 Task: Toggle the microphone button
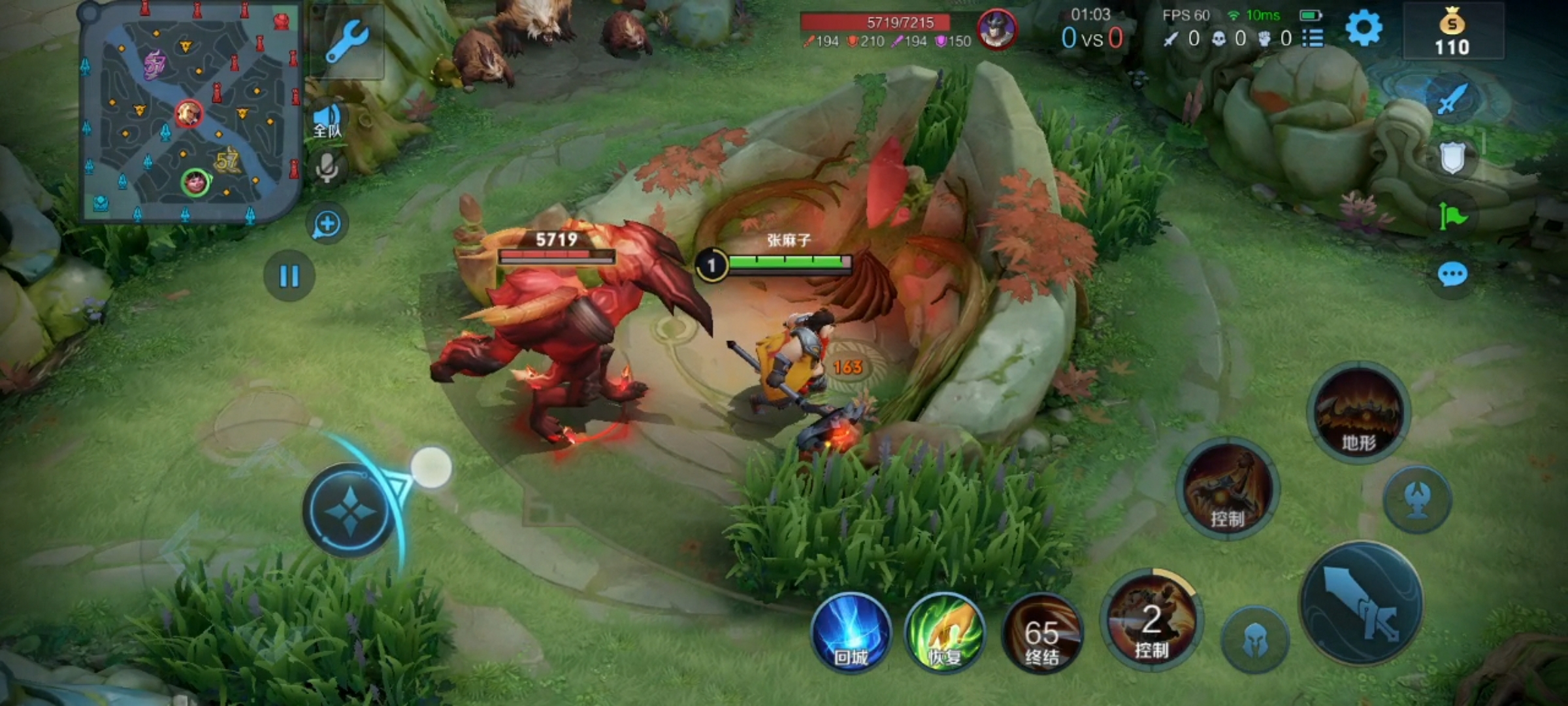coord(327,167)
